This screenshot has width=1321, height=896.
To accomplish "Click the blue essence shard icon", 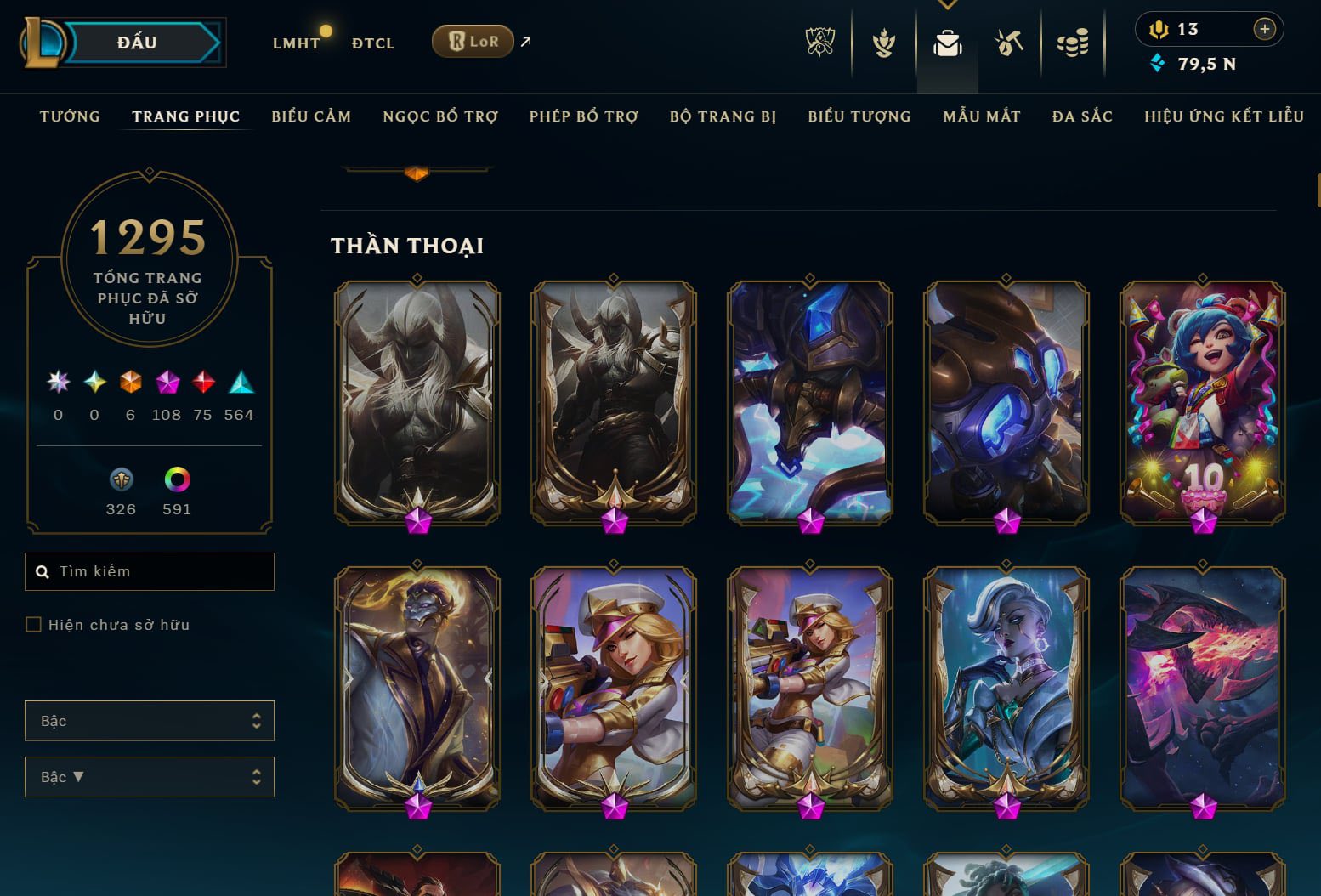I will [121, 480].
